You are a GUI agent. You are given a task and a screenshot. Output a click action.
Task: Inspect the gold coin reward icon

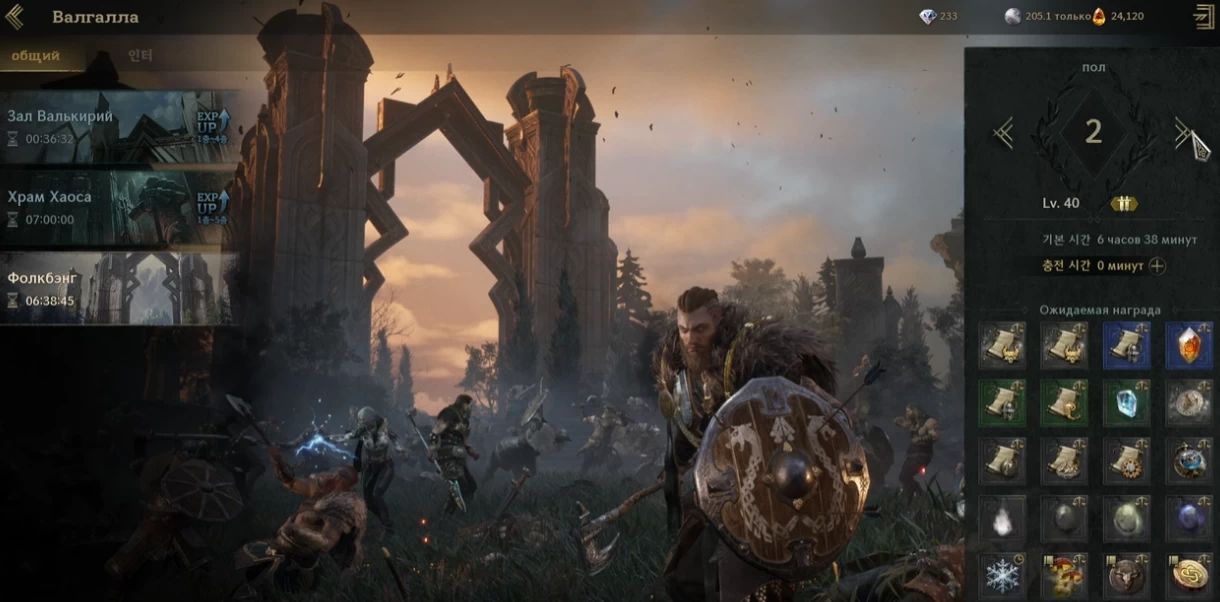(1188, 576)
